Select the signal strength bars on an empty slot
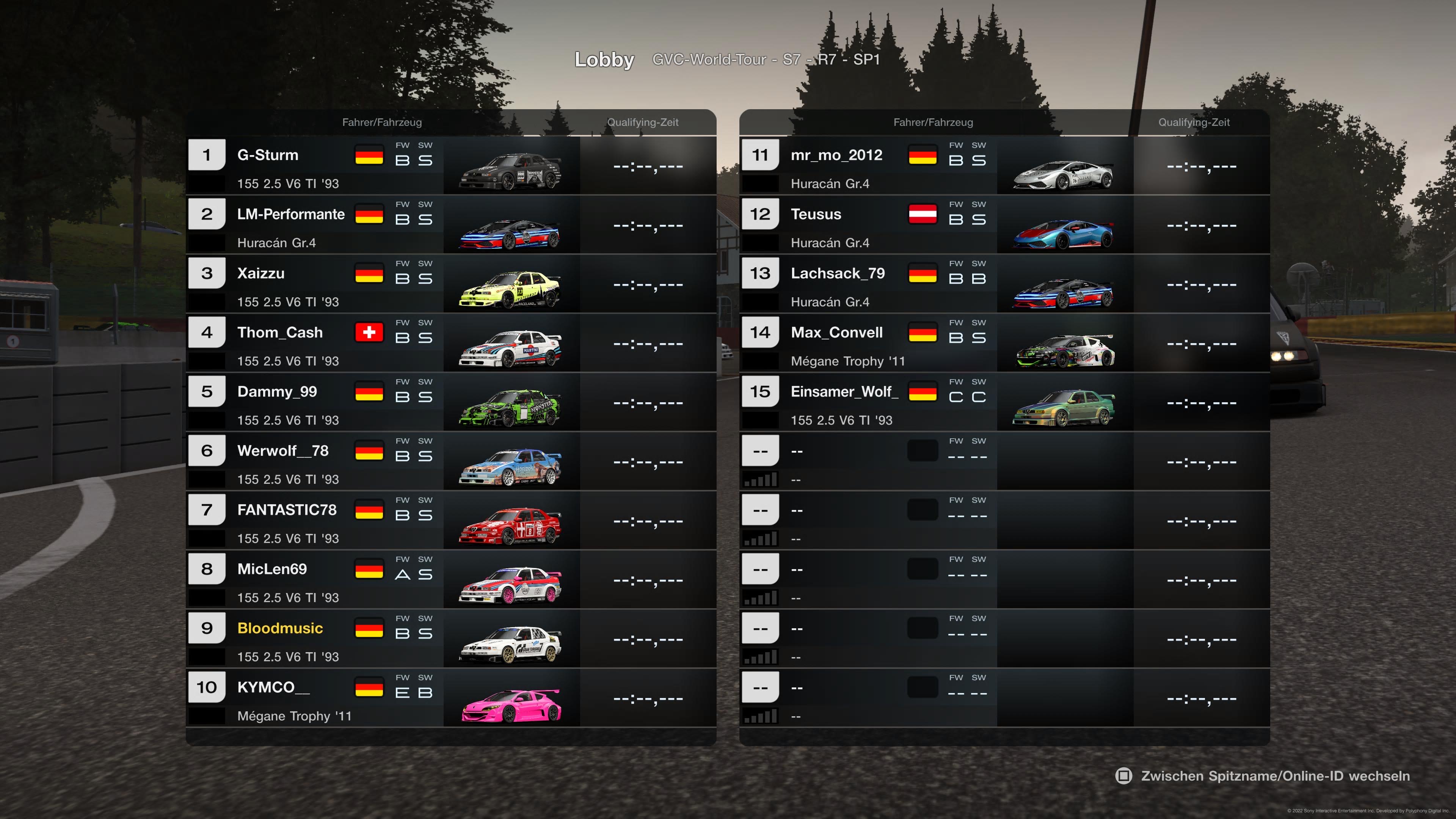 coord(760,479)
